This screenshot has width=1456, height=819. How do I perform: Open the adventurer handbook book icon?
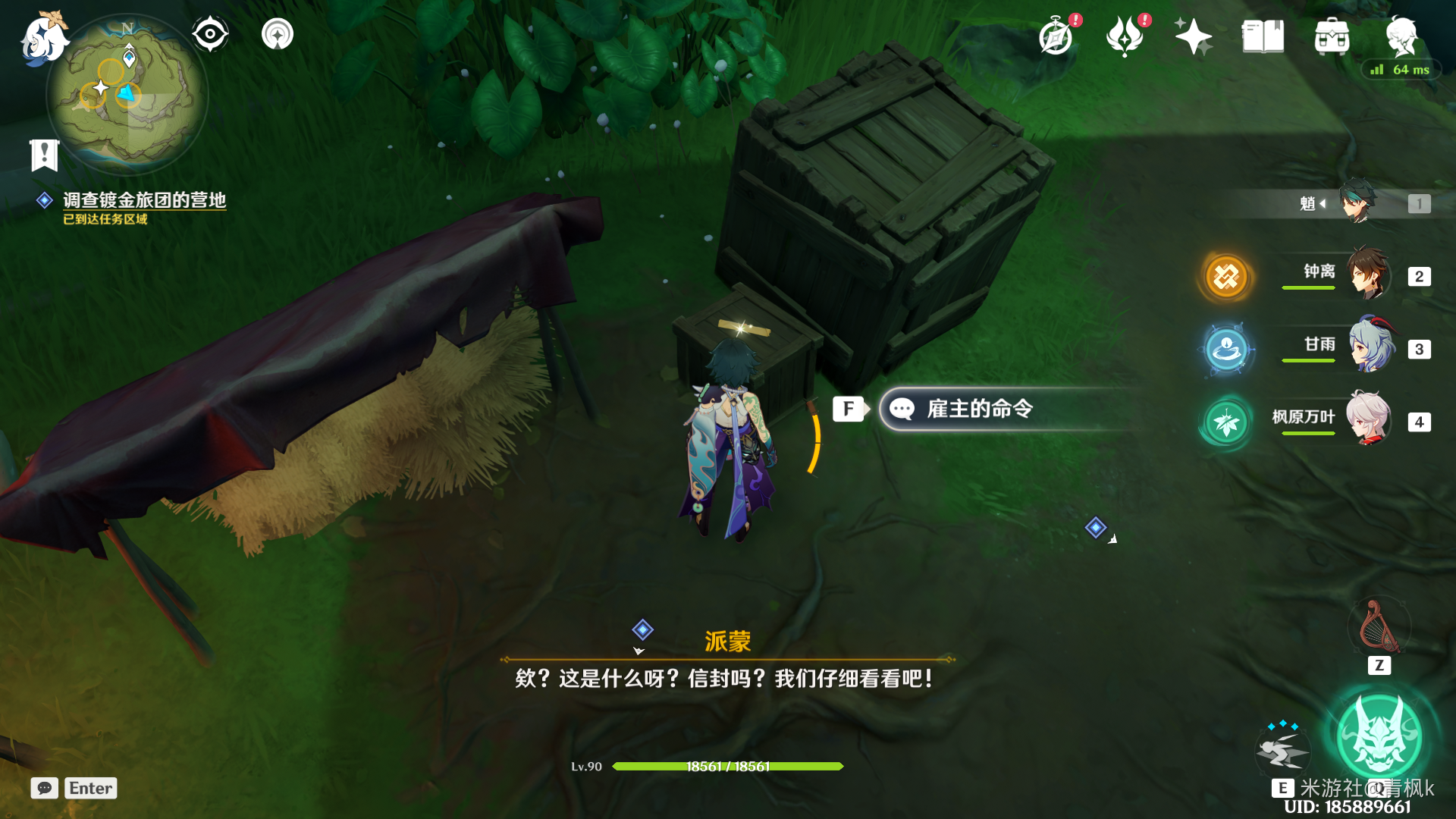click(1263, 36)
